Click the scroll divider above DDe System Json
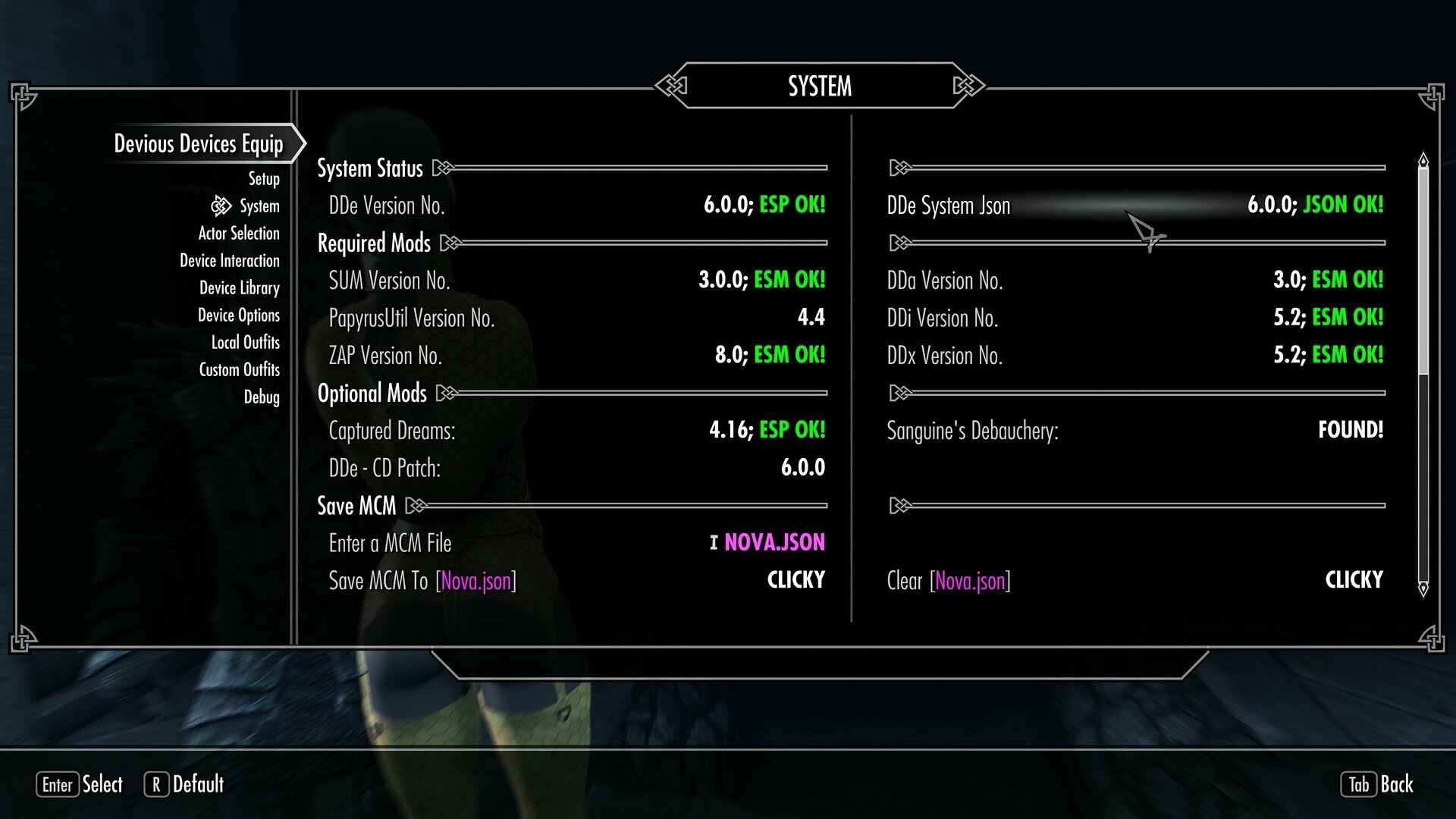 [899, 168]
